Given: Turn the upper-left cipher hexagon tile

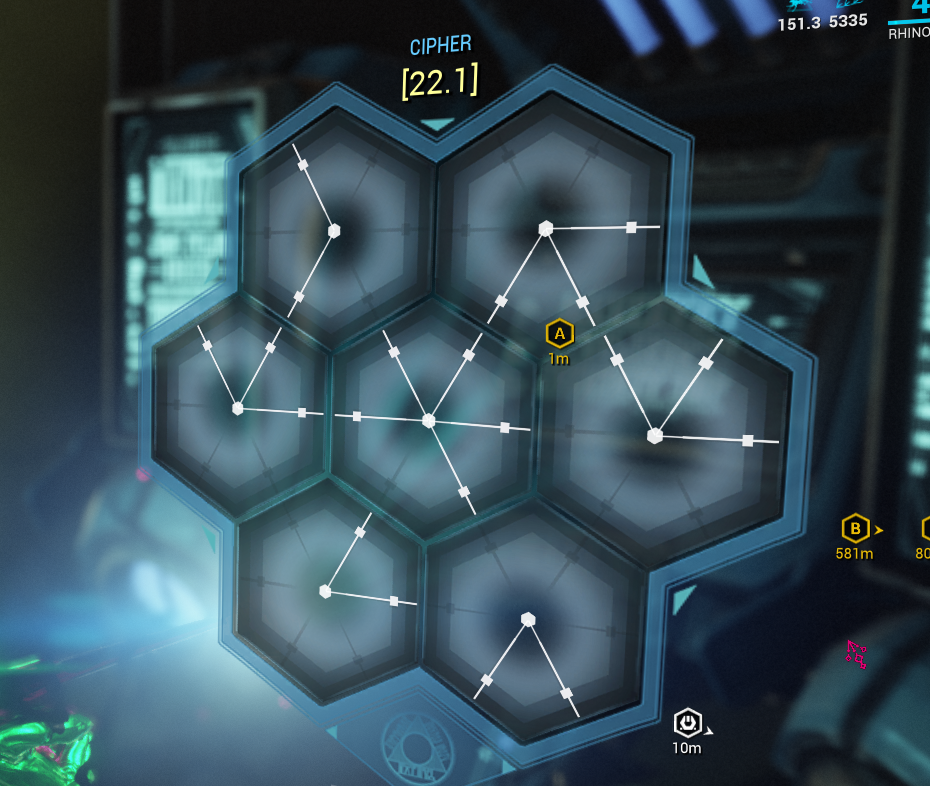Looking at the screenshot, I should (x=334, y=231).
